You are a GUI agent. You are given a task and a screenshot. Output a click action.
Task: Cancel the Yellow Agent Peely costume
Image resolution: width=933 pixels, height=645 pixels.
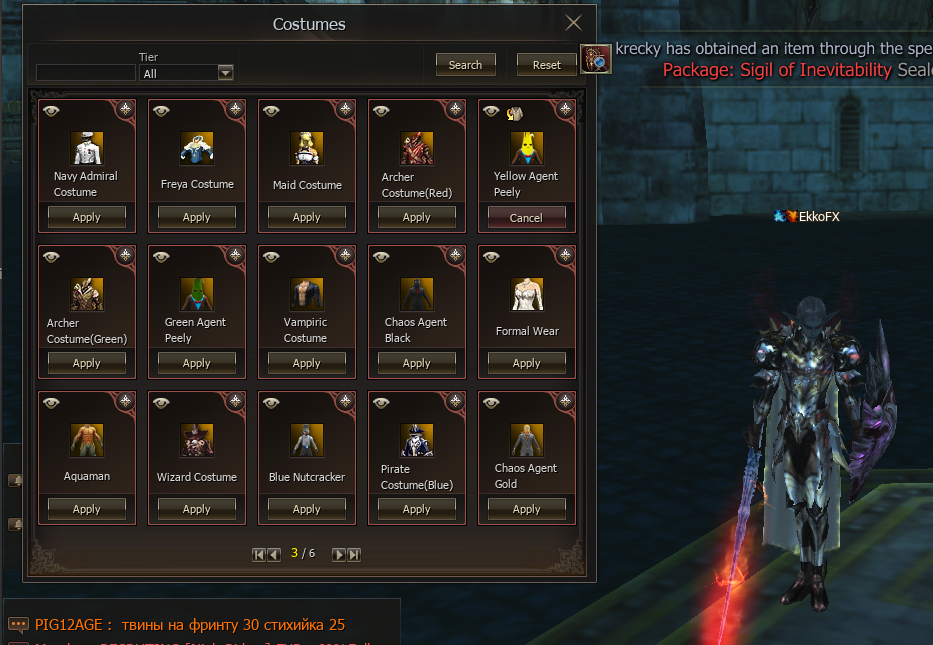(x=526, y=217)
